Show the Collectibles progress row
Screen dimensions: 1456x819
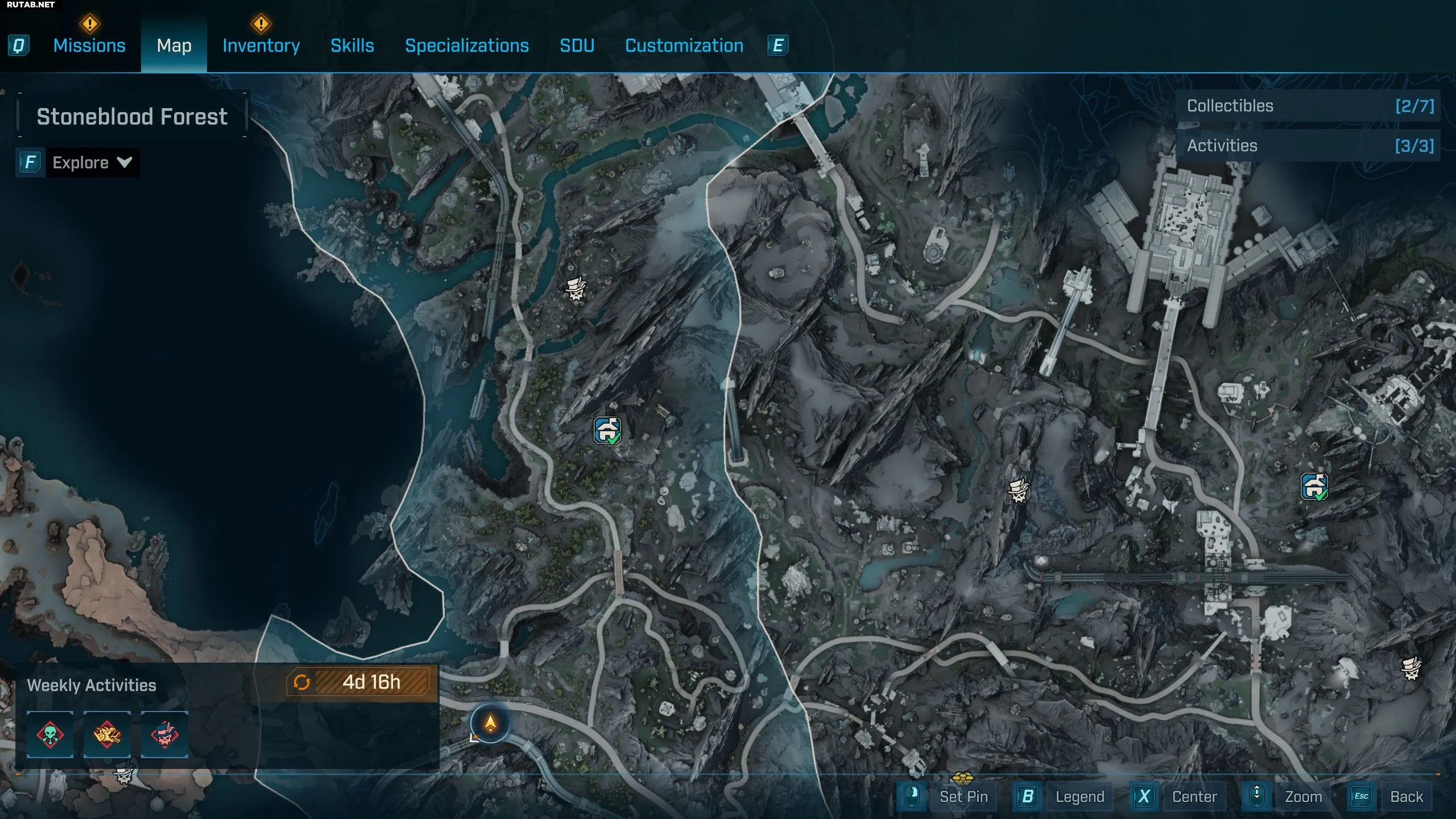point(1308,106)
